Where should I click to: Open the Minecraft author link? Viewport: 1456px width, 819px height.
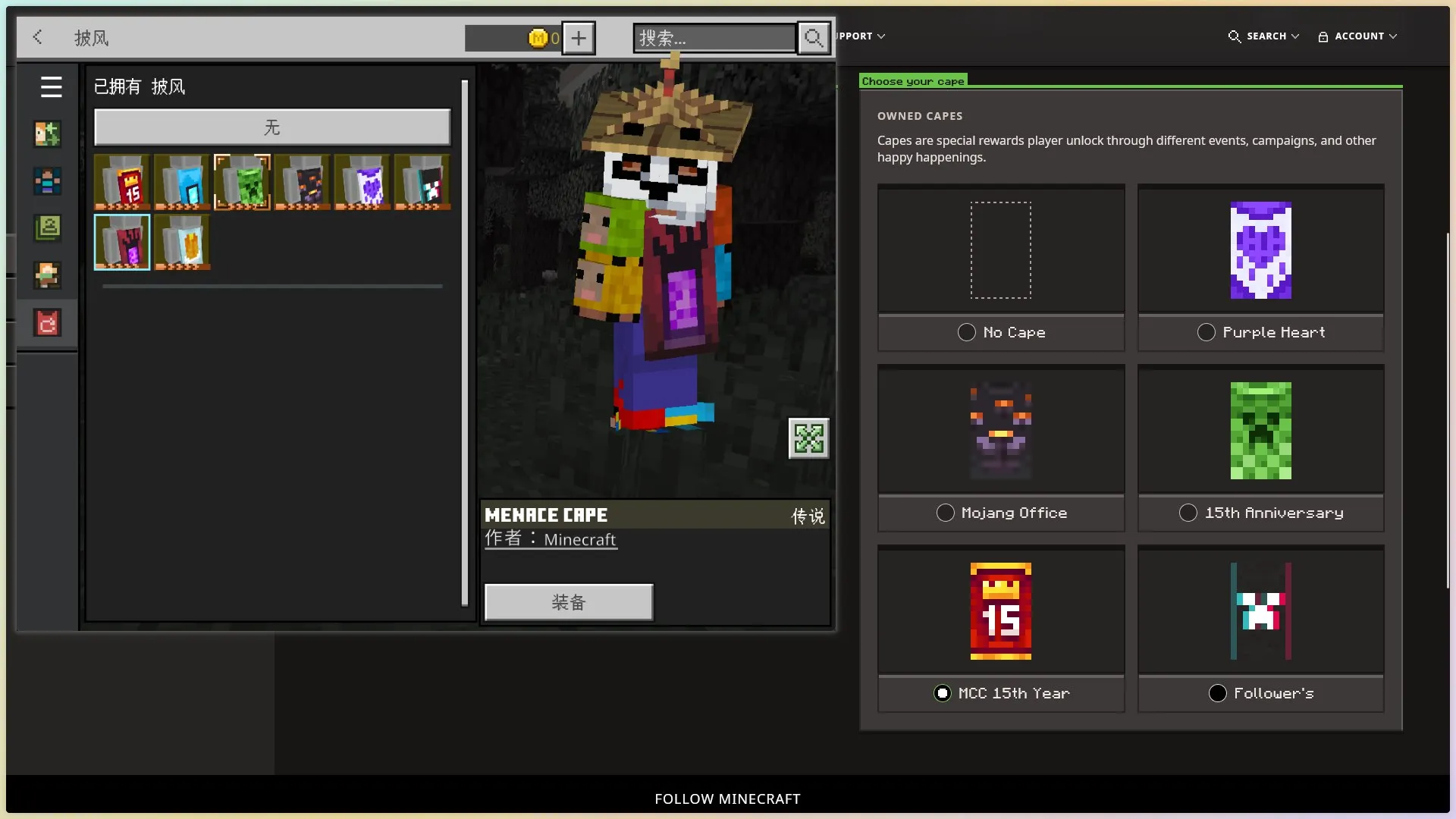(x=579, y=540)
